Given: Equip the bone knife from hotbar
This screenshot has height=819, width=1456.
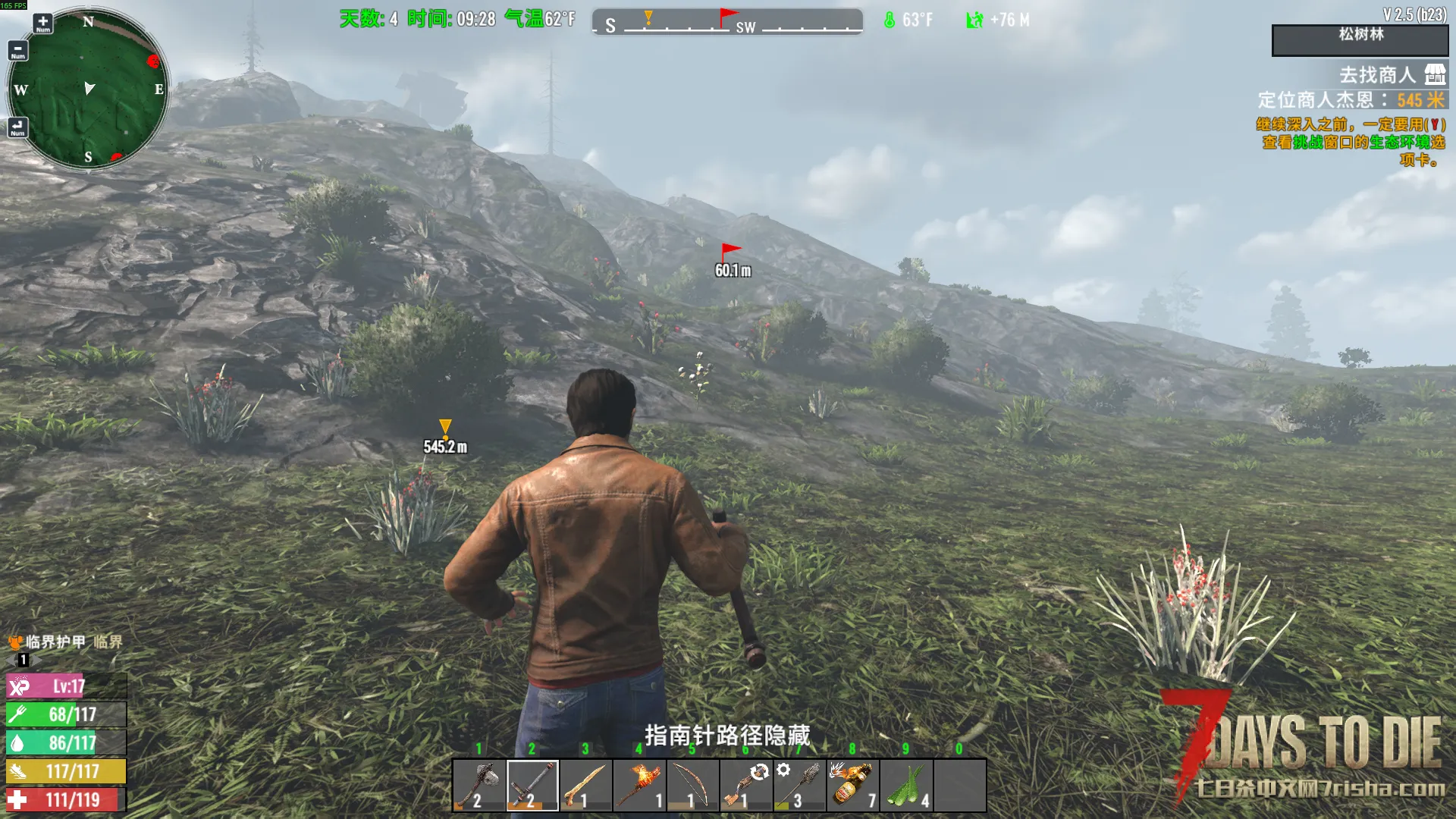Looking at the screenshot, I should point(585,786).
